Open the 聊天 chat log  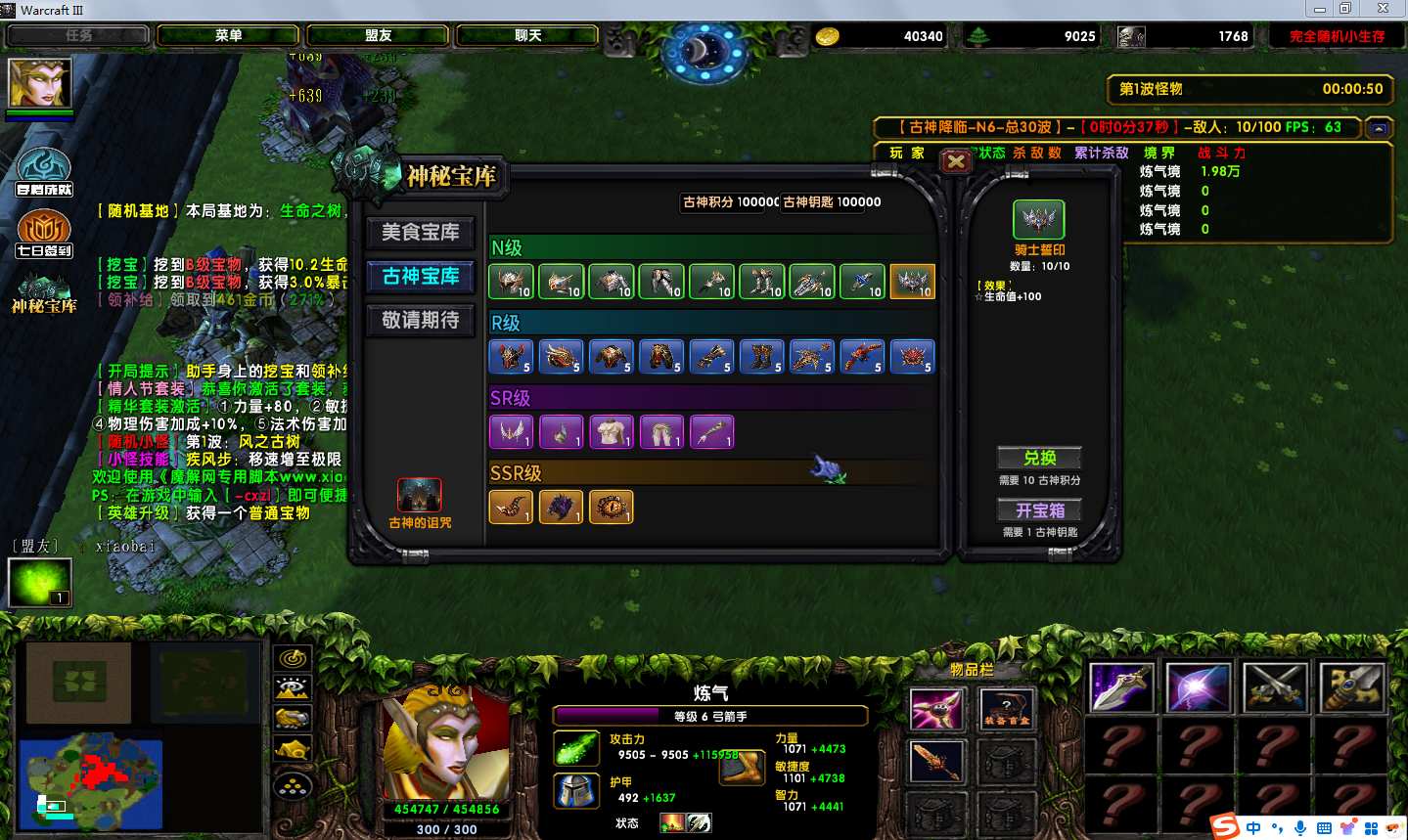point(527,36)
